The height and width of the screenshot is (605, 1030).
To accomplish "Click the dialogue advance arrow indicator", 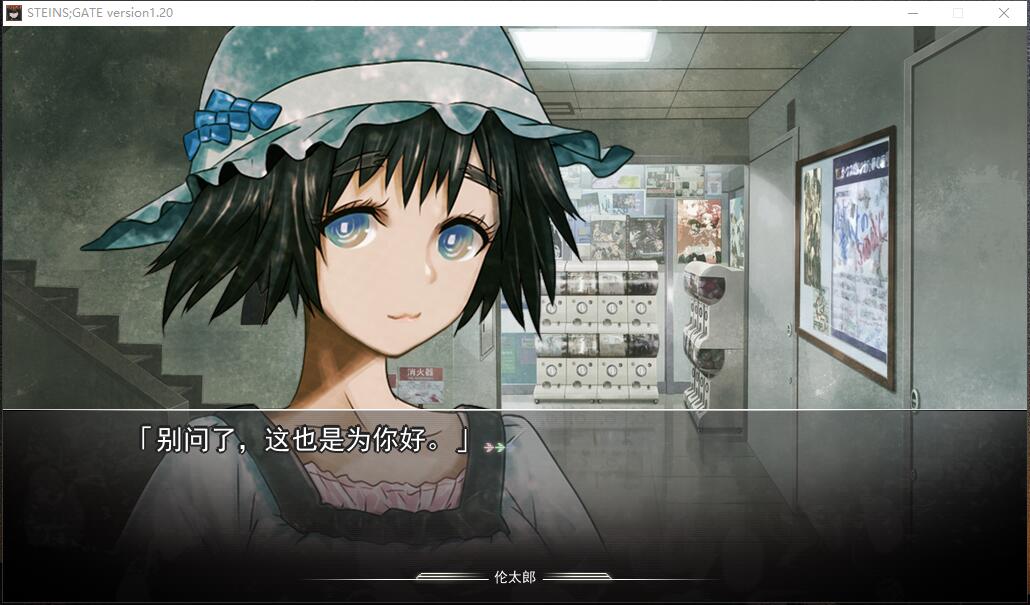I will pos(494,446).
